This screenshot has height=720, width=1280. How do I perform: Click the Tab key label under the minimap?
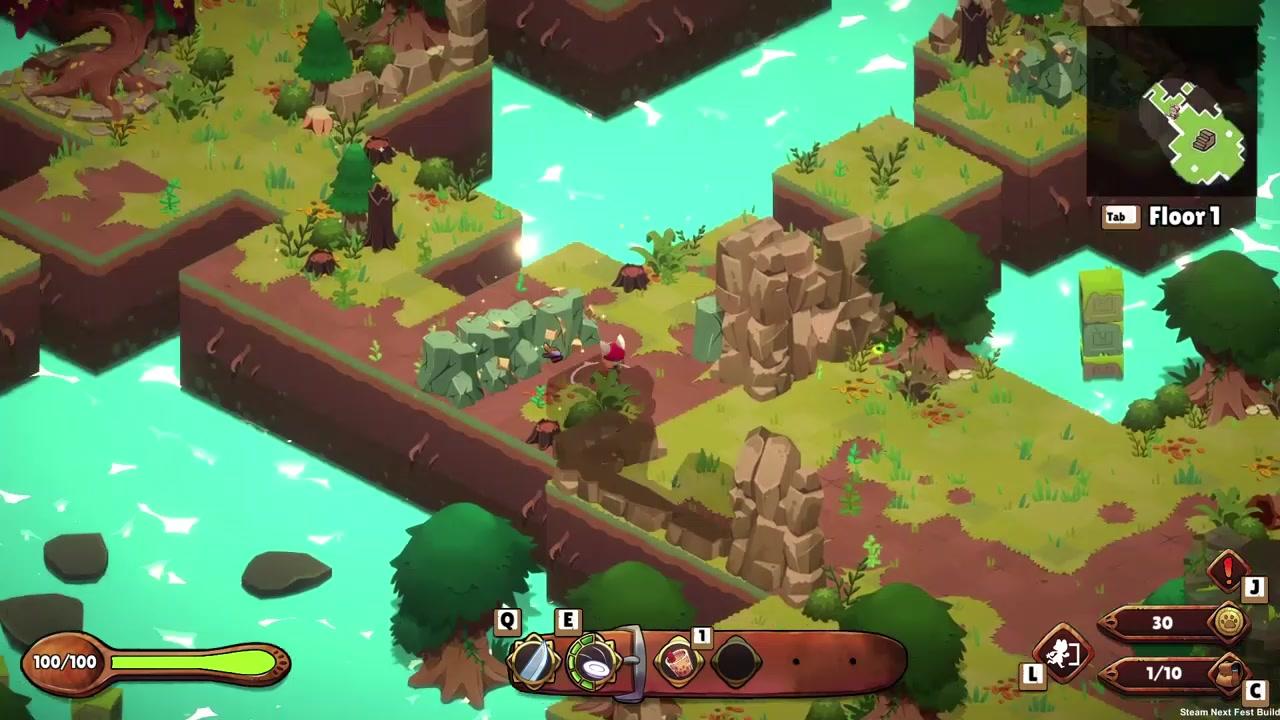click(x=1120, y=217)
